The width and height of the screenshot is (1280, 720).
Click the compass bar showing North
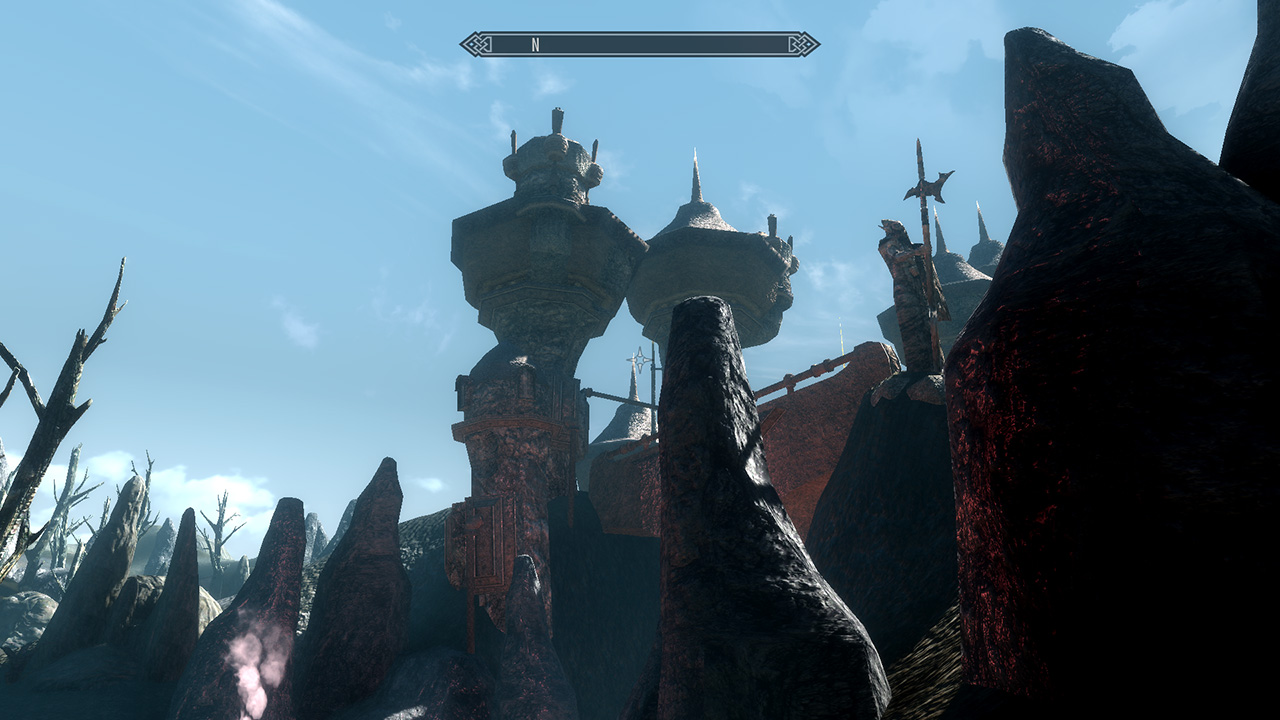[640, 44]
